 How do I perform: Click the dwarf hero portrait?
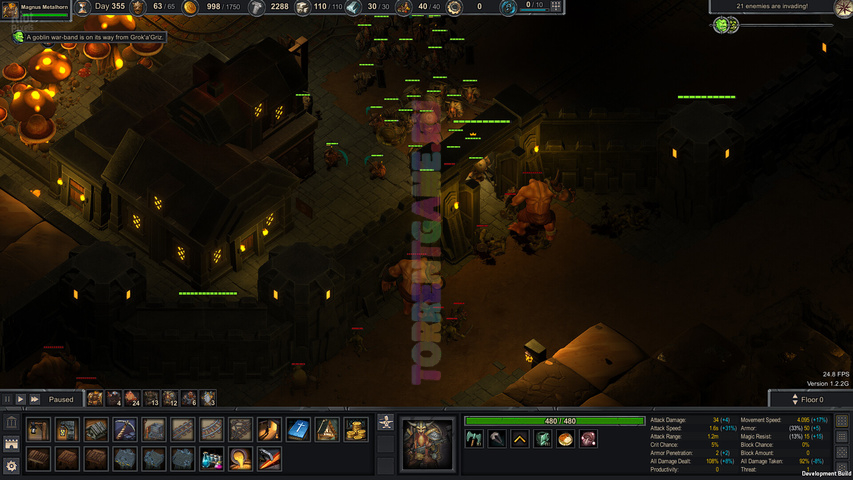click(427, 444)
